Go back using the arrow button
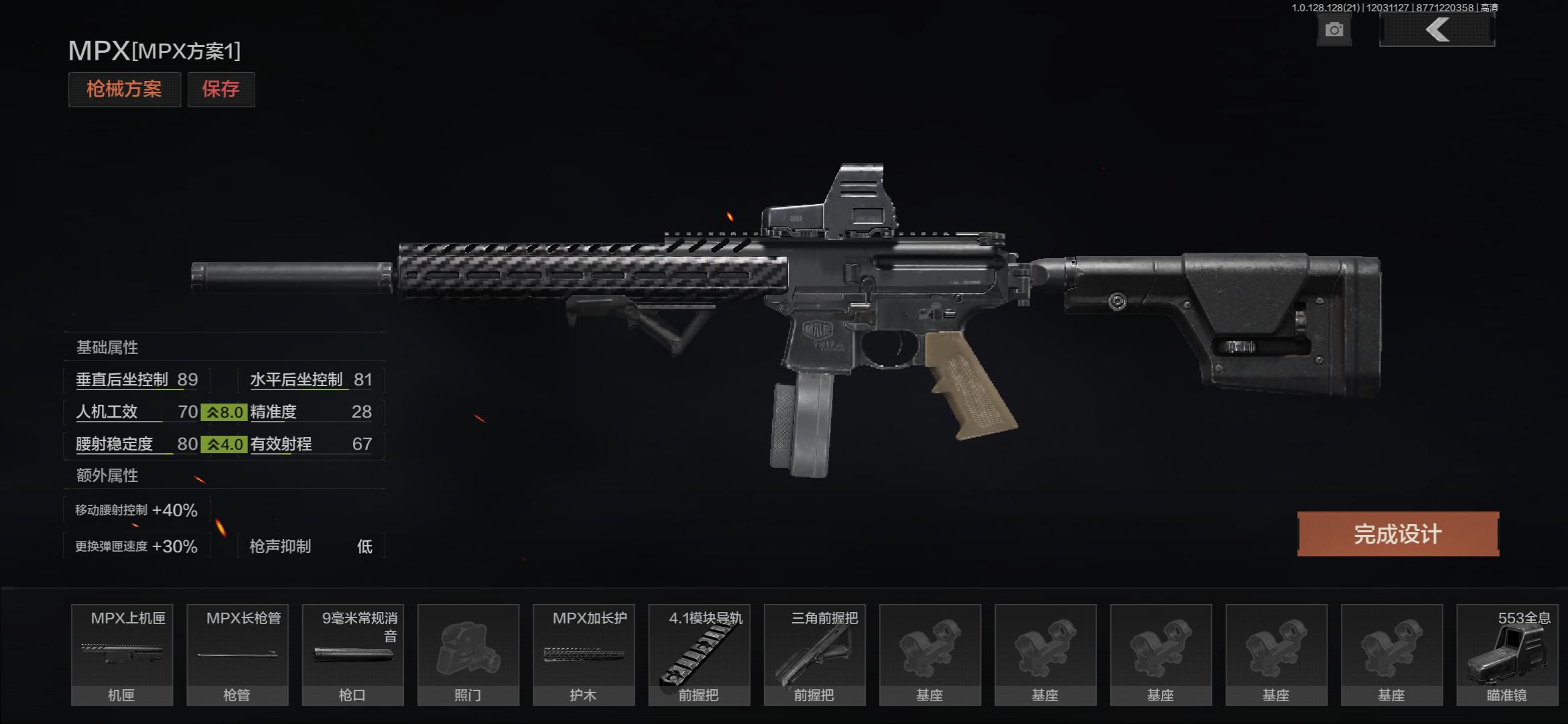Image resolution: width=1568 pixels, height=724 pixels. coord(1437,30)
